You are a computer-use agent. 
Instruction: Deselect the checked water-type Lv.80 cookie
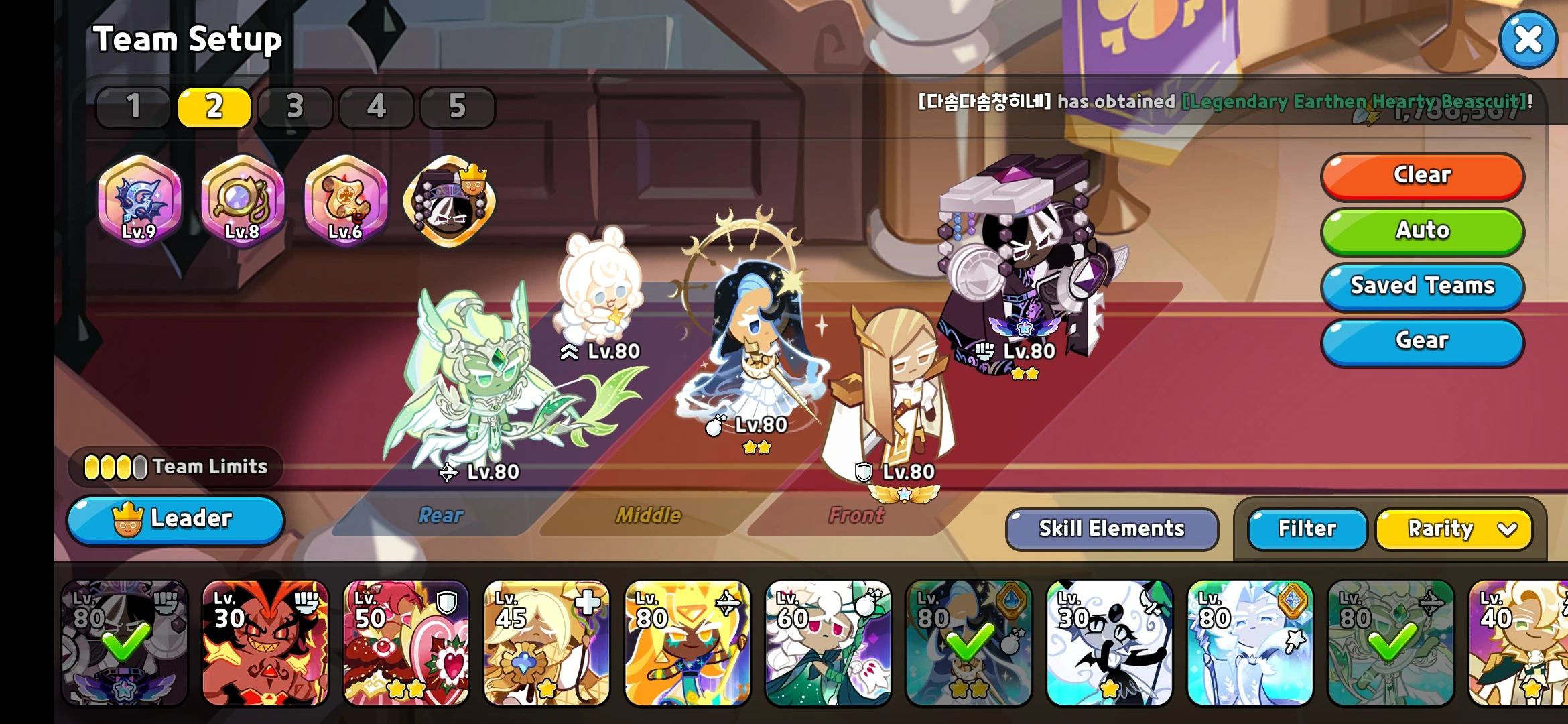pyautogui.click(x=970, y=646)
